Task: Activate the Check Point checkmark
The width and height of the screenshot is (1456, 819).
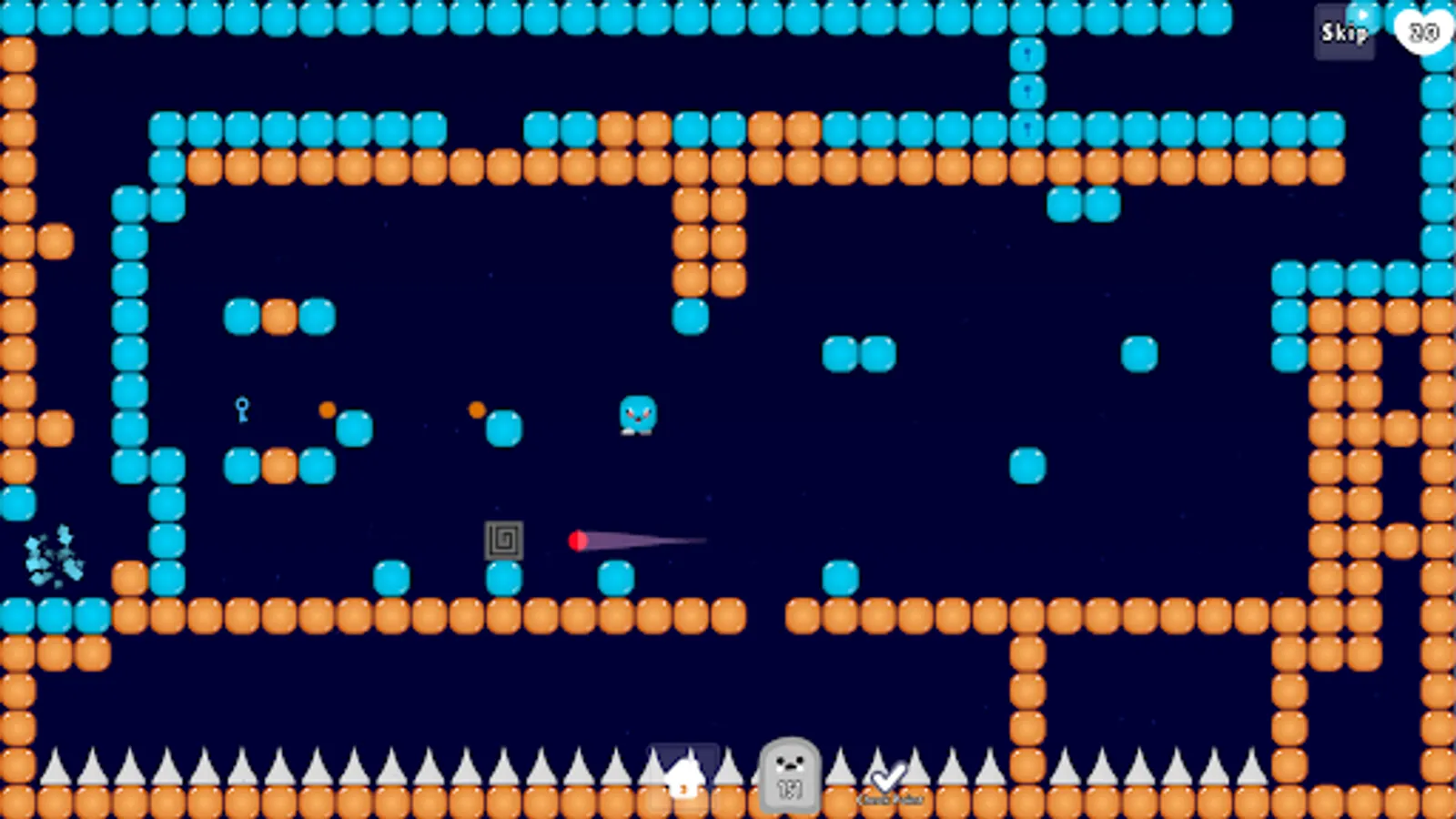Action: pyautogui.click(x=887, y=775)
